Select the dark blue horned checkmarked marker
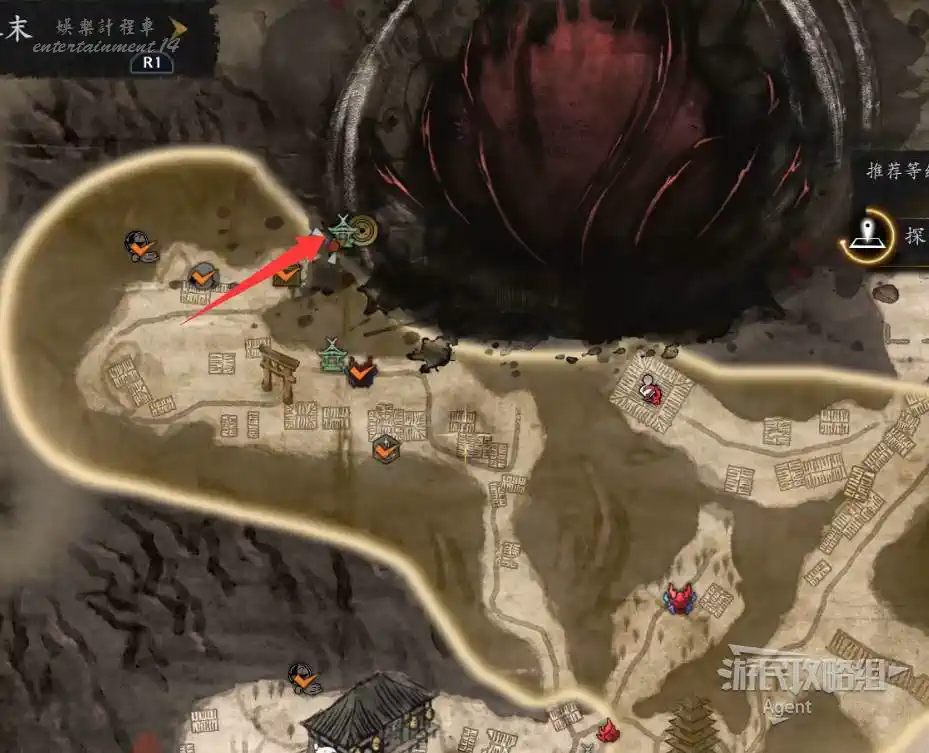Screen dimensions: 929x753 [x=362, y=372]
